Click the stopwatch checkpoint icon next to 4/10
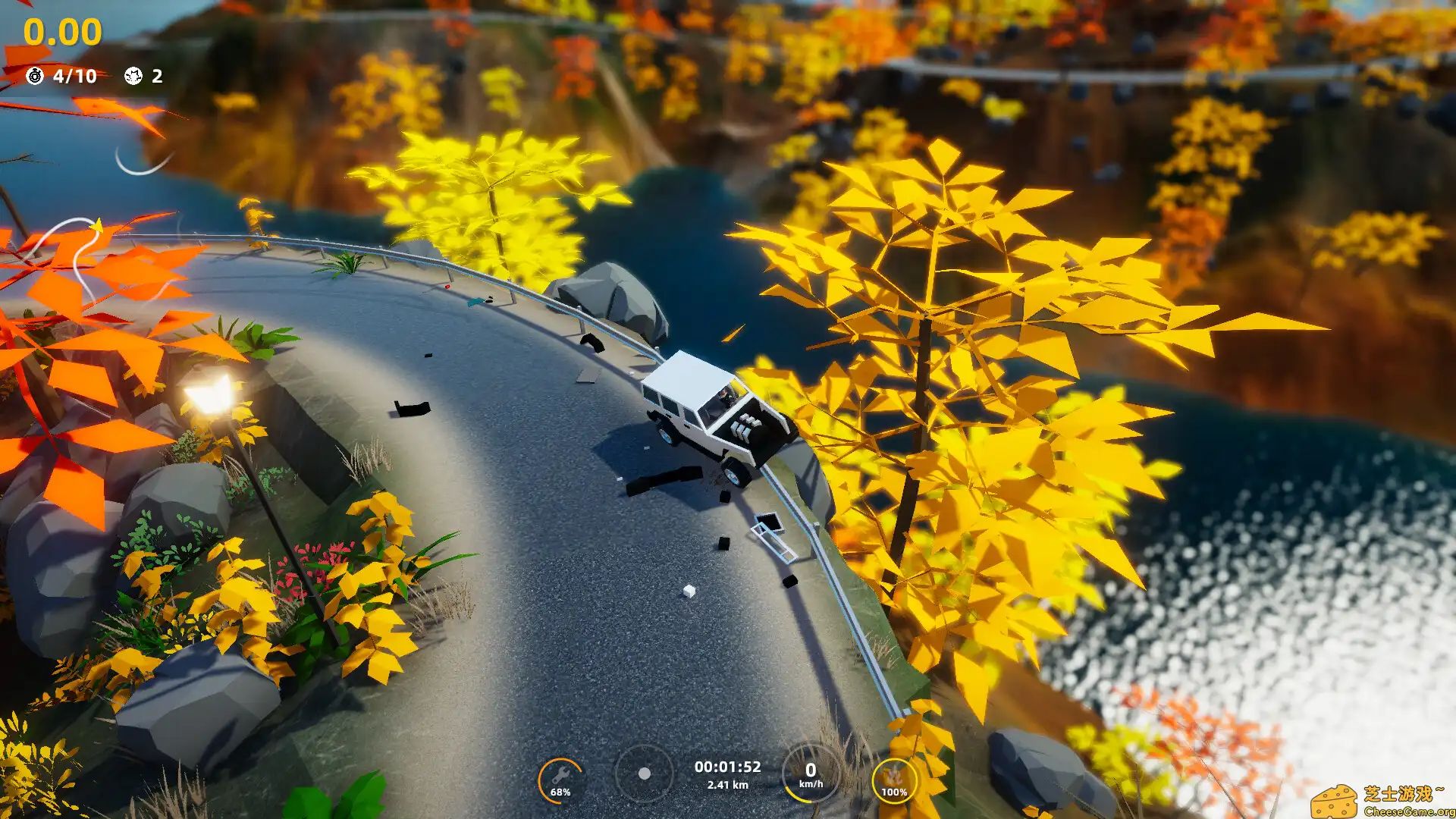Image resolution: width=1456 pixels, height=819 pixels. [33, 76]
